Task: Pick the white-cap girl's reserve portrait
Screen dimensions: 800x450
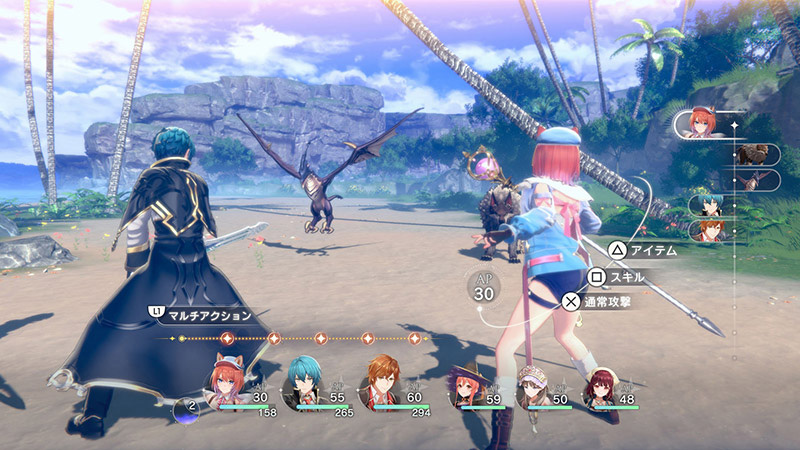Action: click(530, 388)
